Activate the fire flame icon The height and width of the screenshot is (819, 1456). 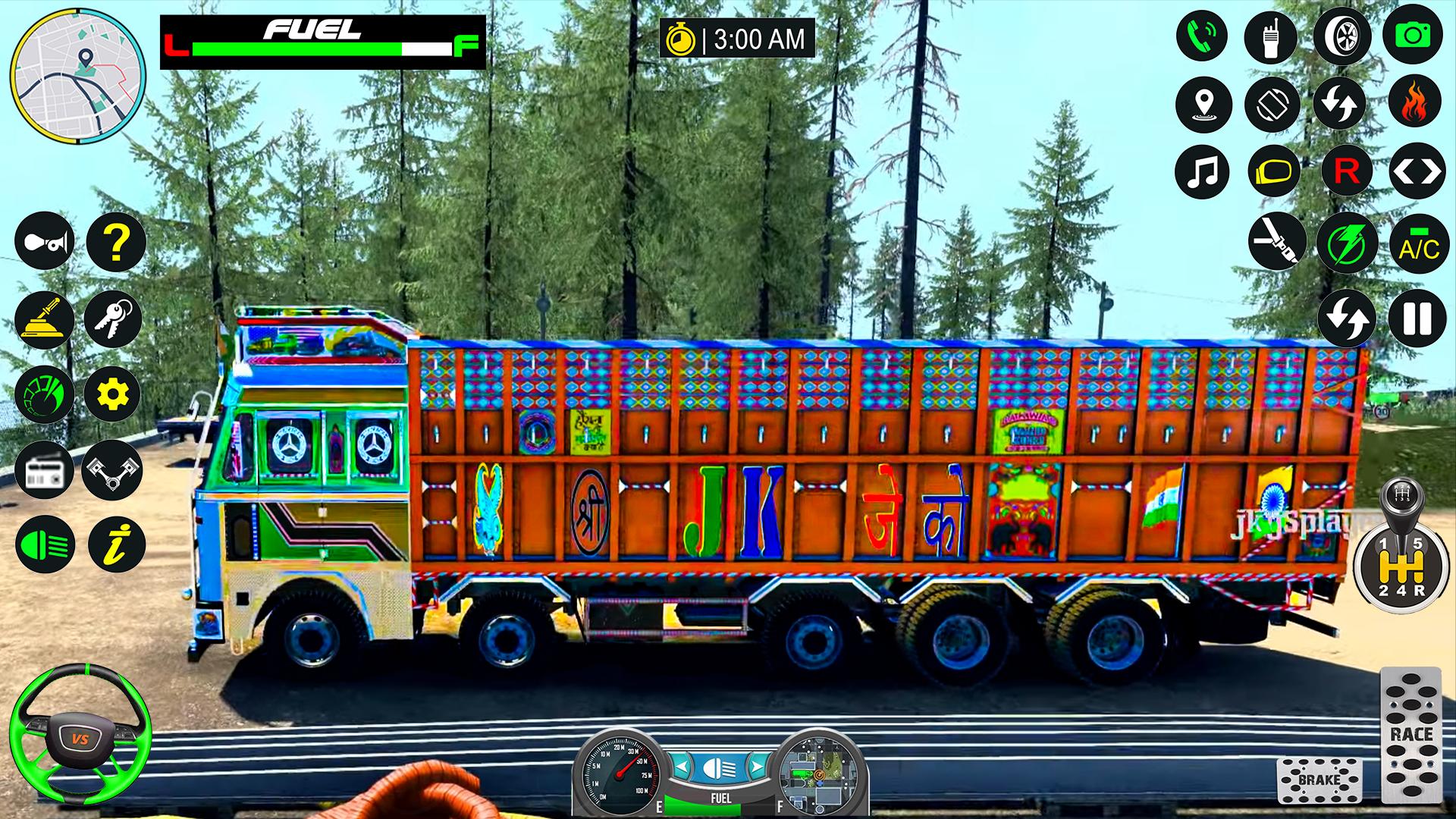pos(1414,102)
